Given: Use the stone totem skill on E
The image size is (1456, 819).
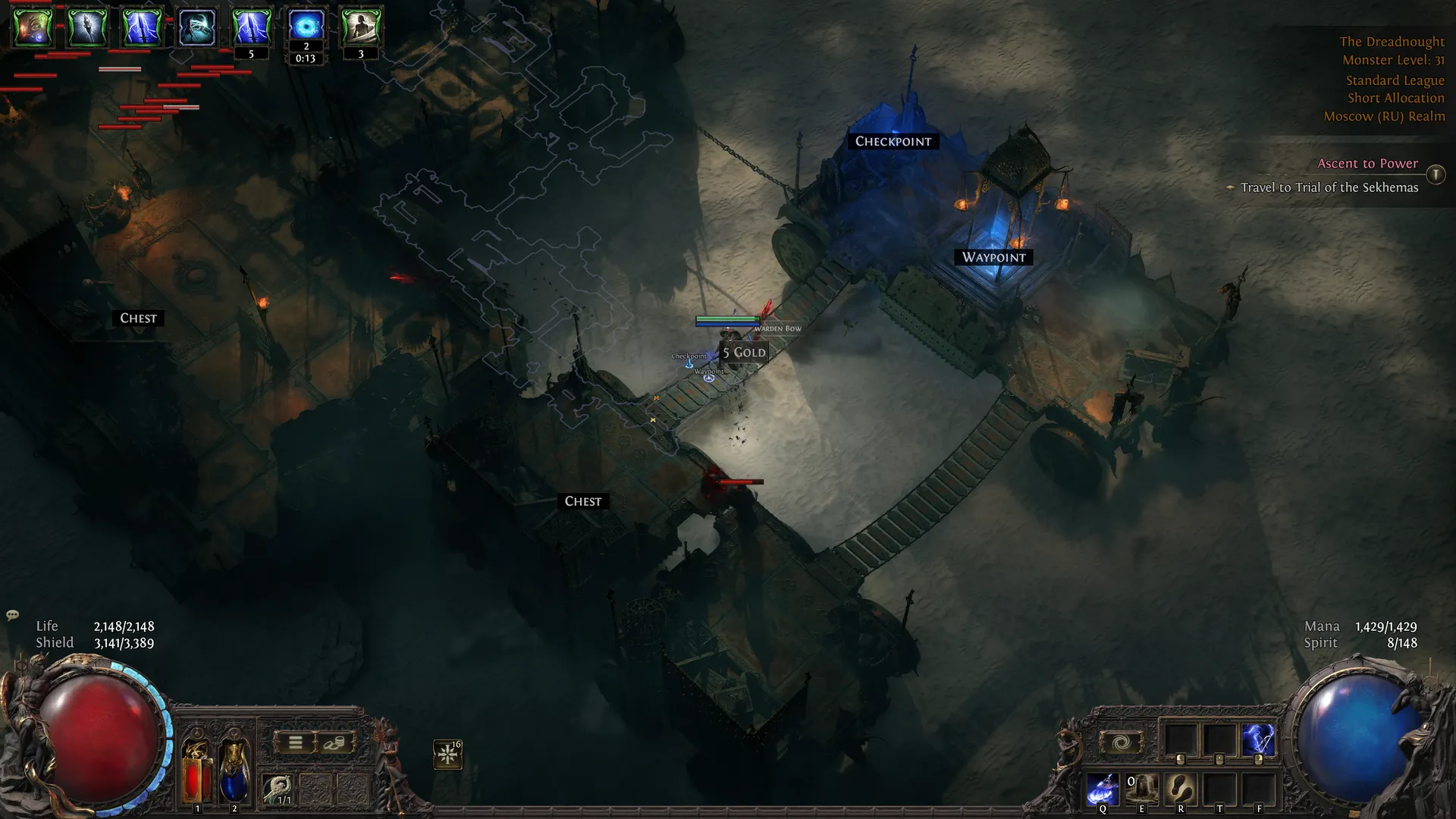Looking at the screenshot, I should (1141, 789).
